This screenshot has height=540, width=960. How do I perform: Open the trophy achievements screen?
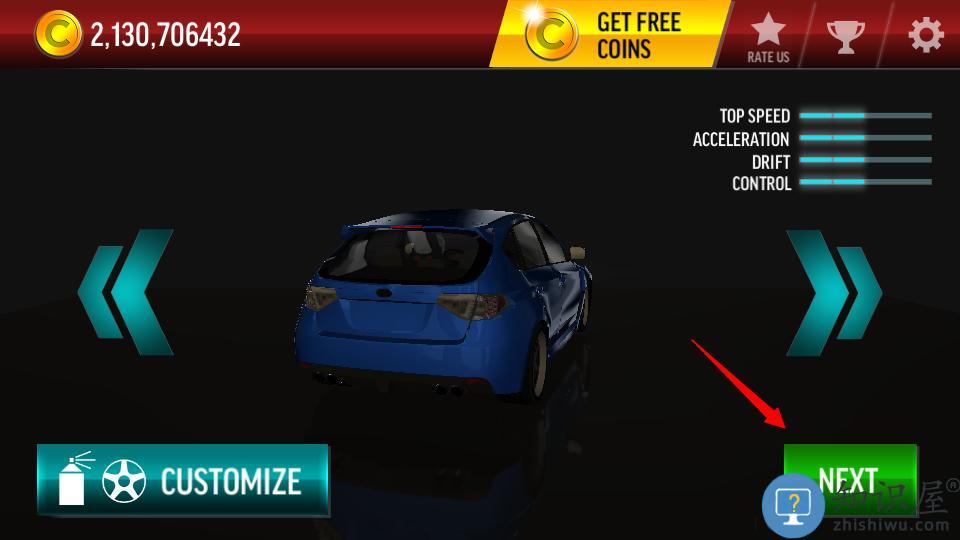click(846, 36)
